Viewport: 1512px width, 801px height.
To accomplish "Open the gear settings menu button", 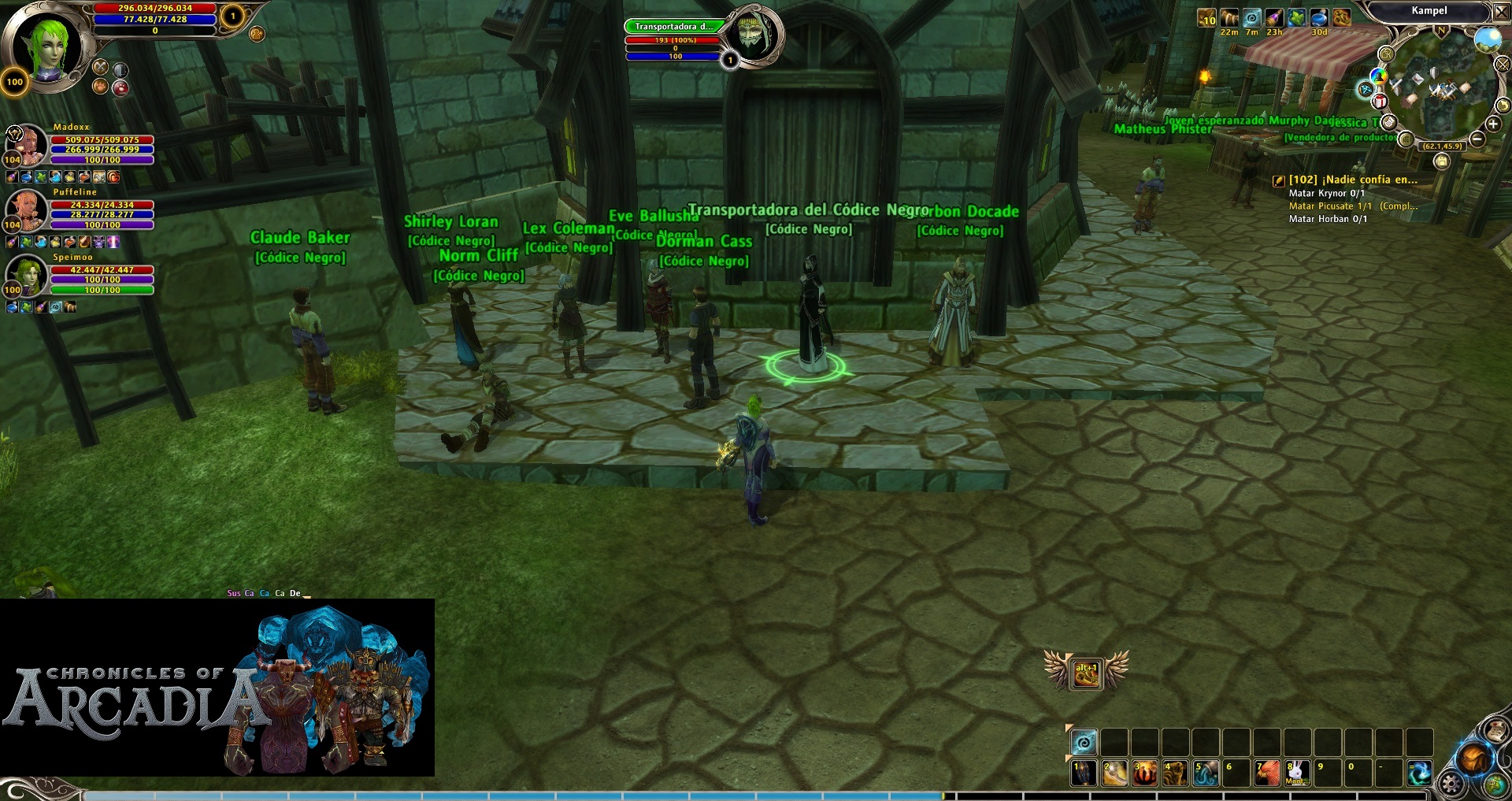I will [1451, 784].
